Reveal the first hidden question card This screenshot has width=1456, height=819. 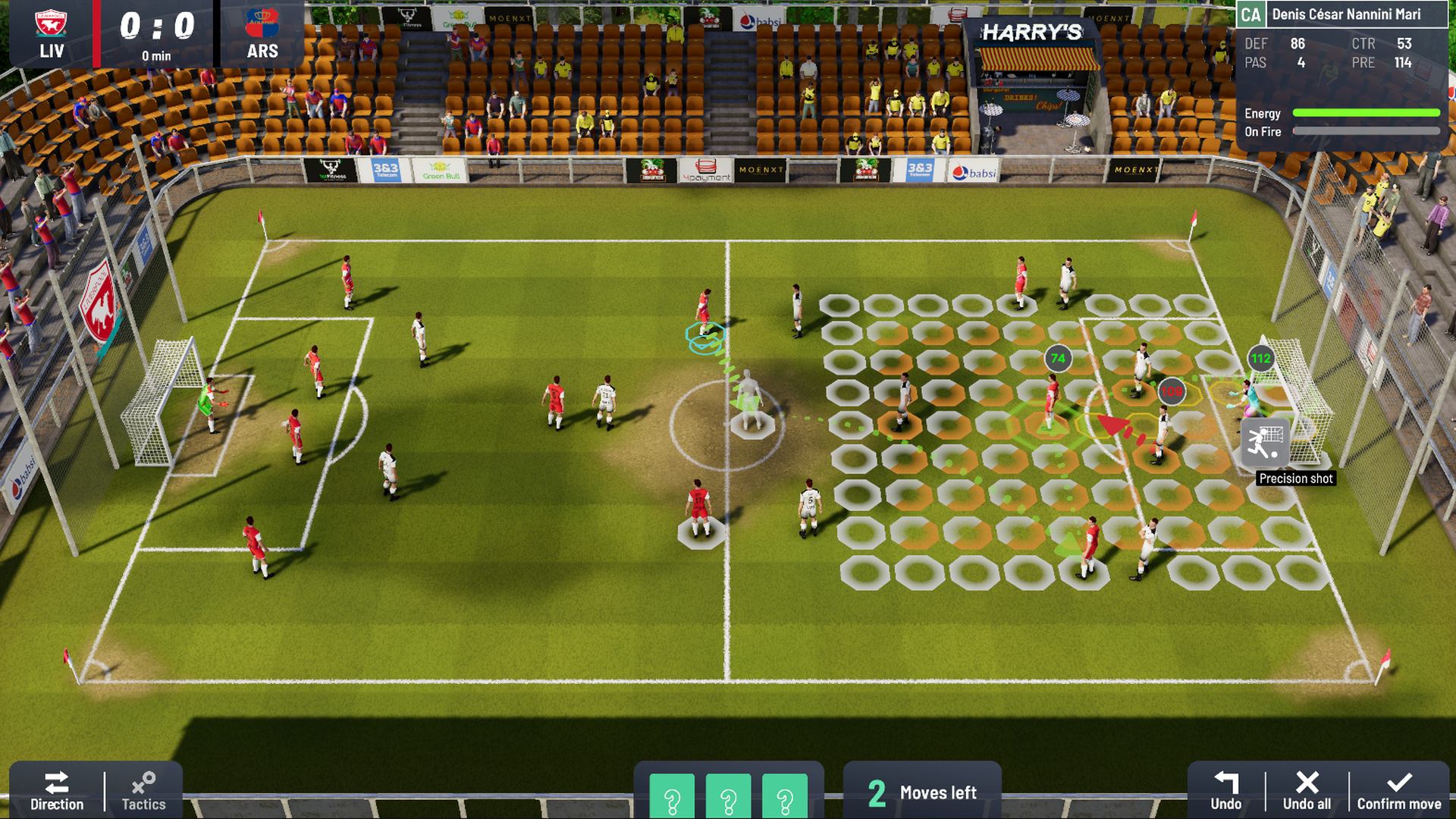[674, 798]
